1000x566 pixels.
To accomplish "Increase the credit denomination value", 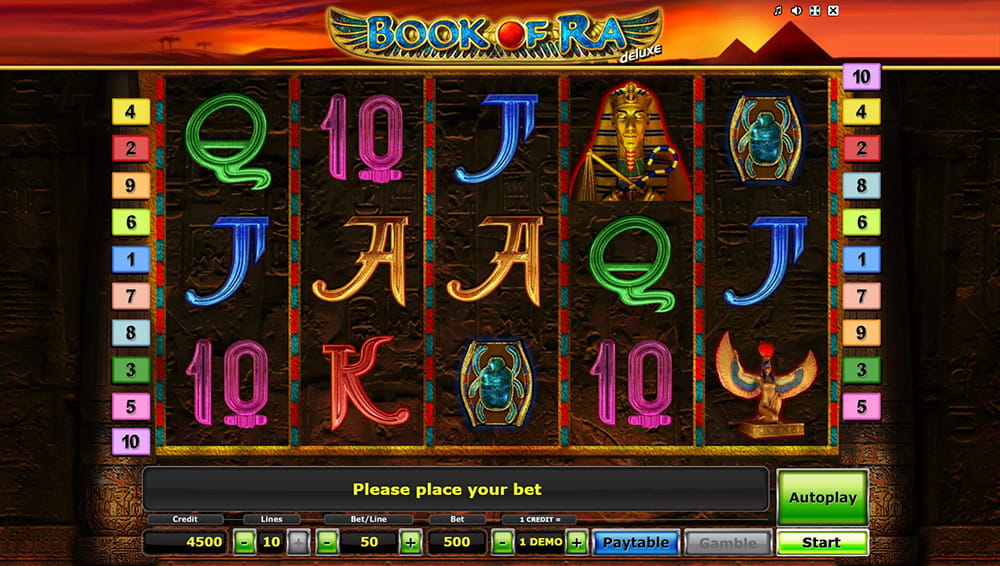I will point(576,543).
